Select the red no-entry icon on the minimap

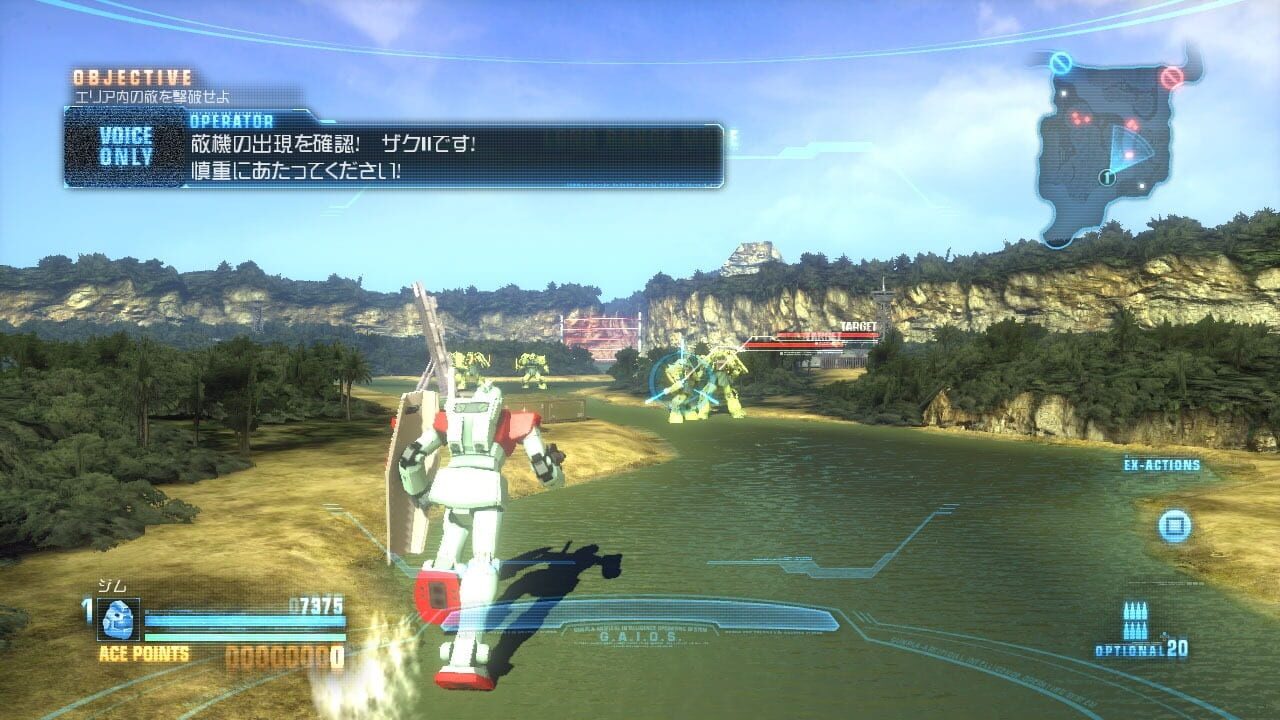coord(1171,76)
